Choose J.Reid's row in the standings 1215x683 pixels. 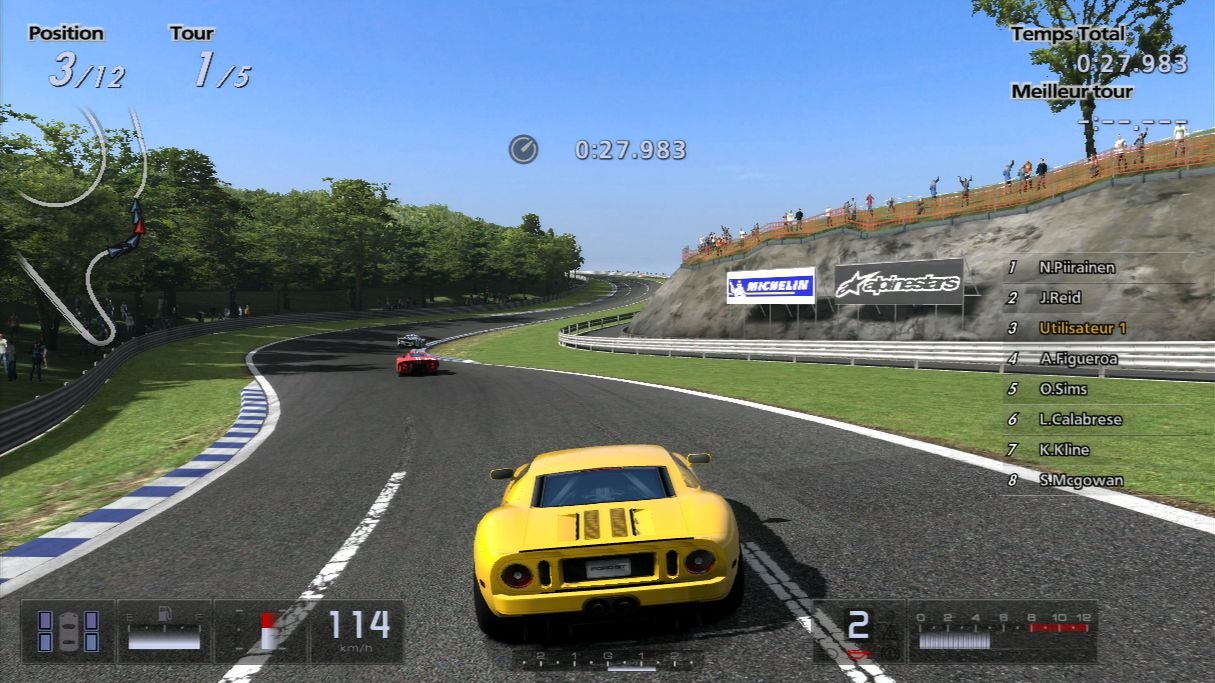[1059, 298]
